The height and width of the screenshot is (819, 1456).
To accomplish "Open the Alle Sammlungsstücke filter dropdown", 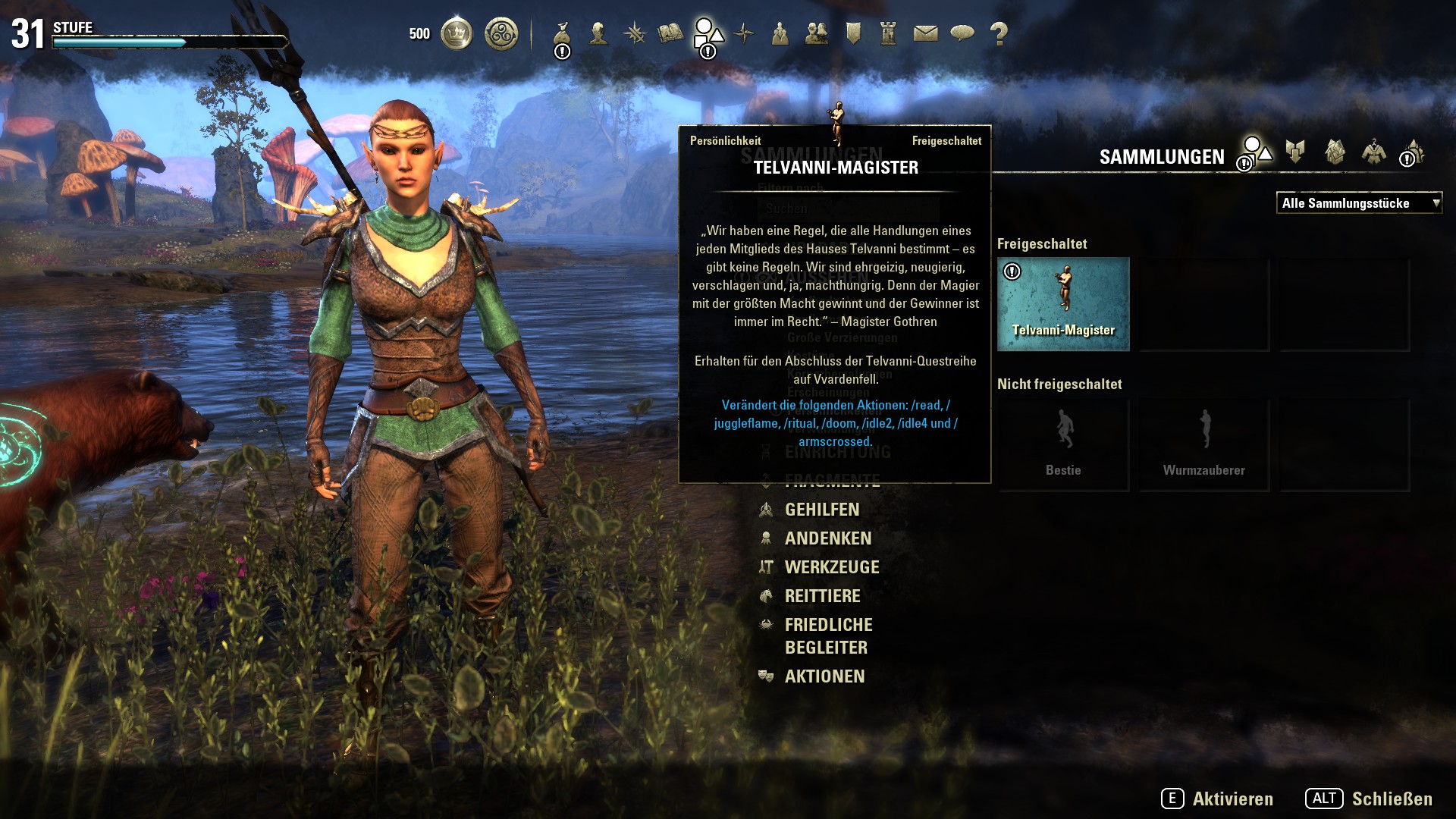I will (1359, 202).
